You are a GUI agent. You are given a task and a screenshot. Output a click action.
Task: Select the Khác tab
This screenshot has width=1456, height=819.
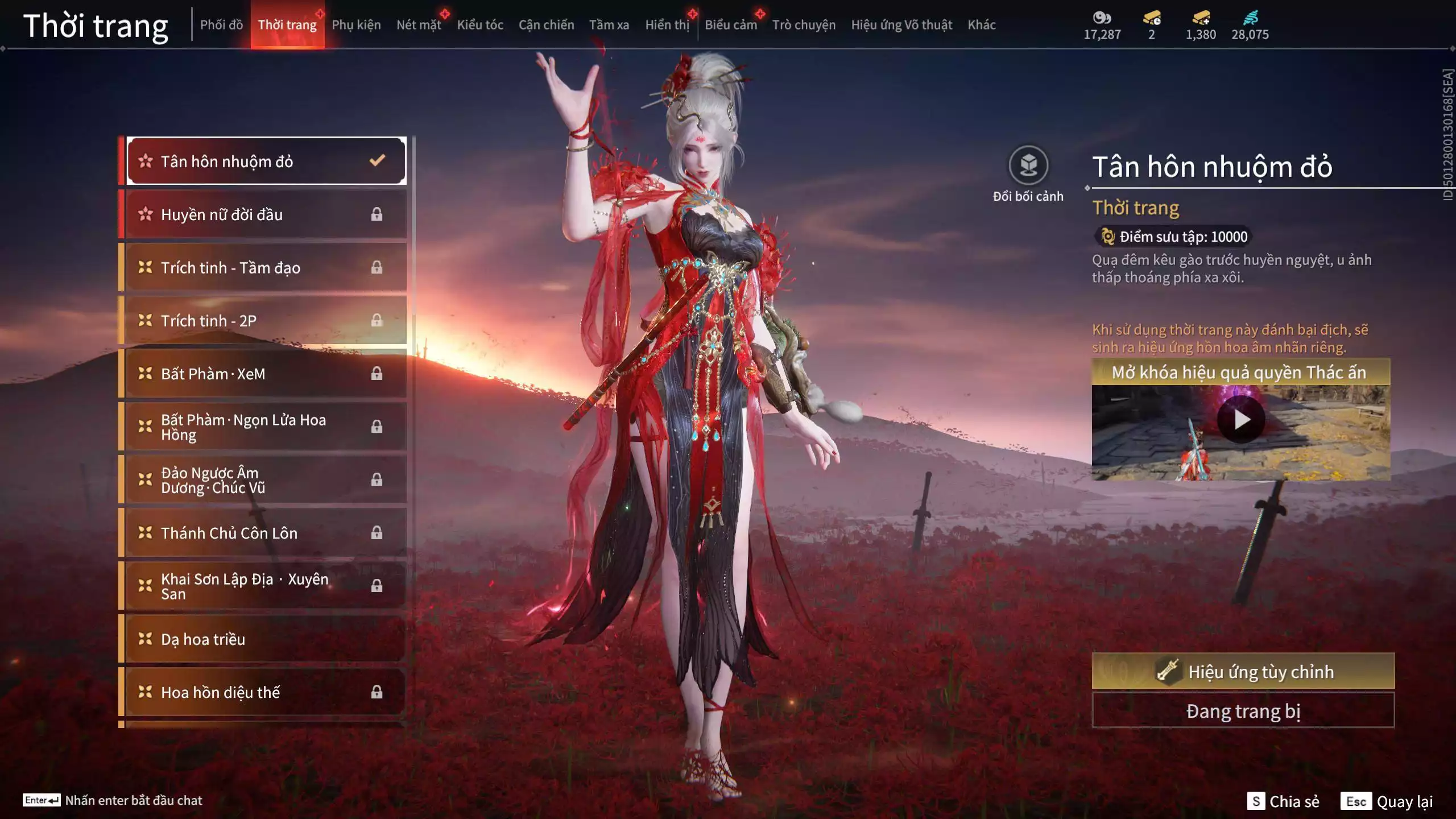click(x=981, y=25)
